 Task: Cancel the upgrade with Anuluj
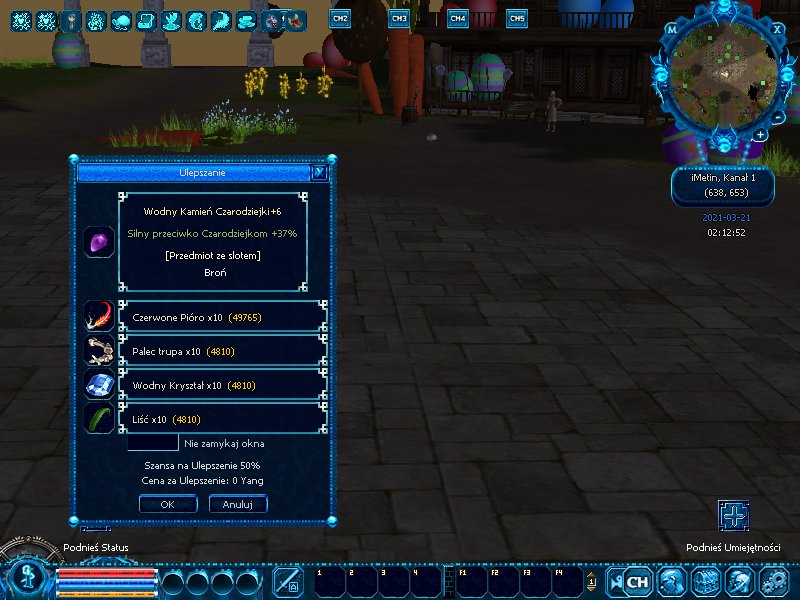(x=237, y=504)
